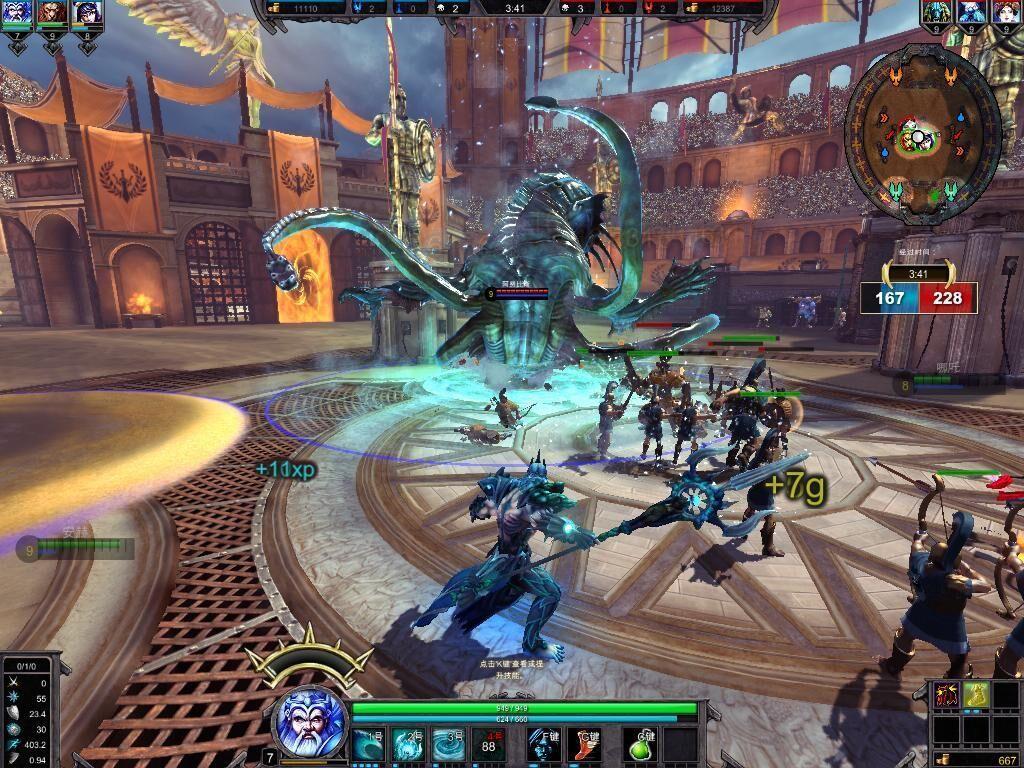Image resolution: width=1024 pixels, height=768 pixels.
Task: Cast the second ability with the water spirit icon
Action: tap(409, 744)
